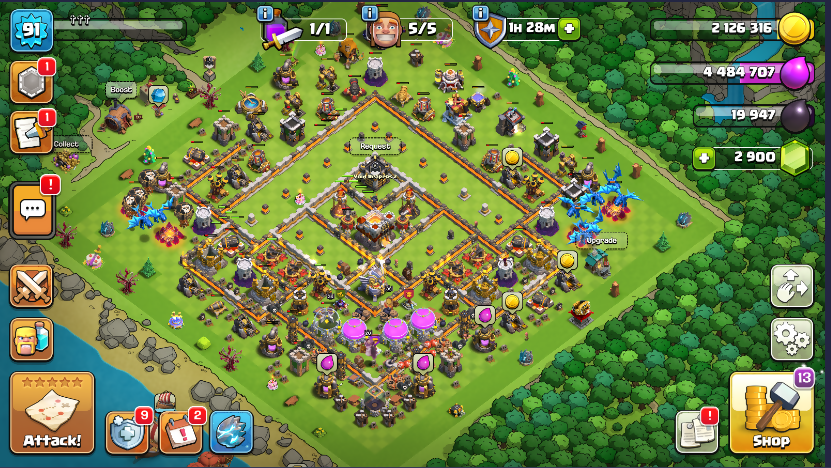Open the events calendar showing 2 notifications
The image size is (831, 468).
click(x=180, y=431)
